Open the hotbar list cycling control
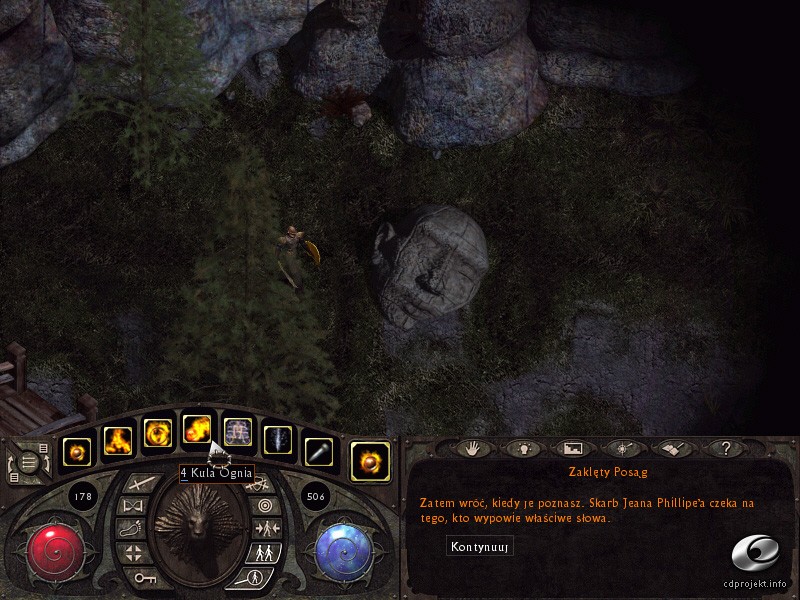Image resolution: width=800 pixels, height=600 pixels. click(x=30, y=462)
